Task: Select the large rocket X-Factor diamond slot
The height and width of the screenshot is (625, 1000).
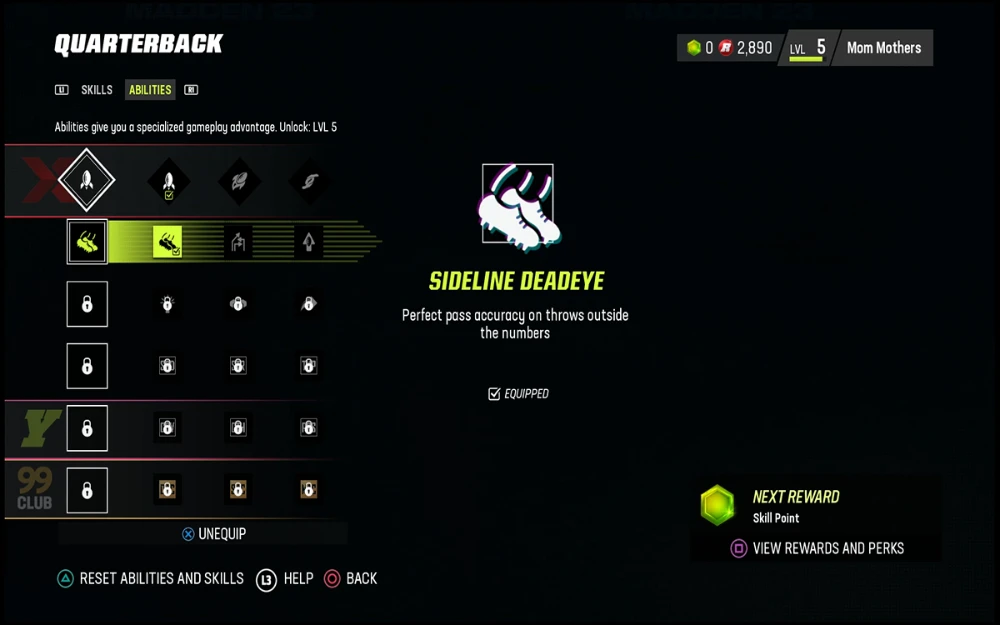Action: point(87,181)
